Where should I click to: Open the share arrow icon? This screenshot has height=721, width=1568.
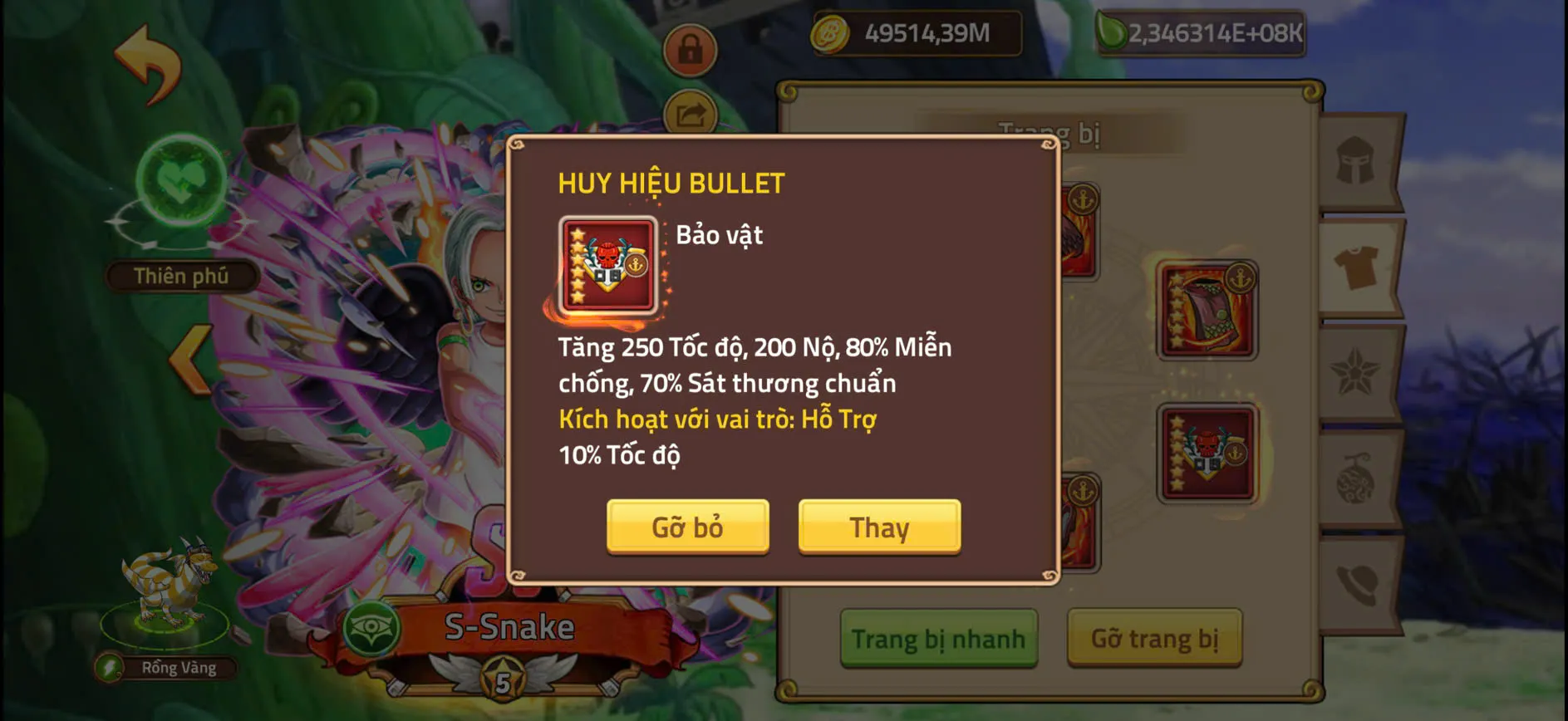[690, 114]
